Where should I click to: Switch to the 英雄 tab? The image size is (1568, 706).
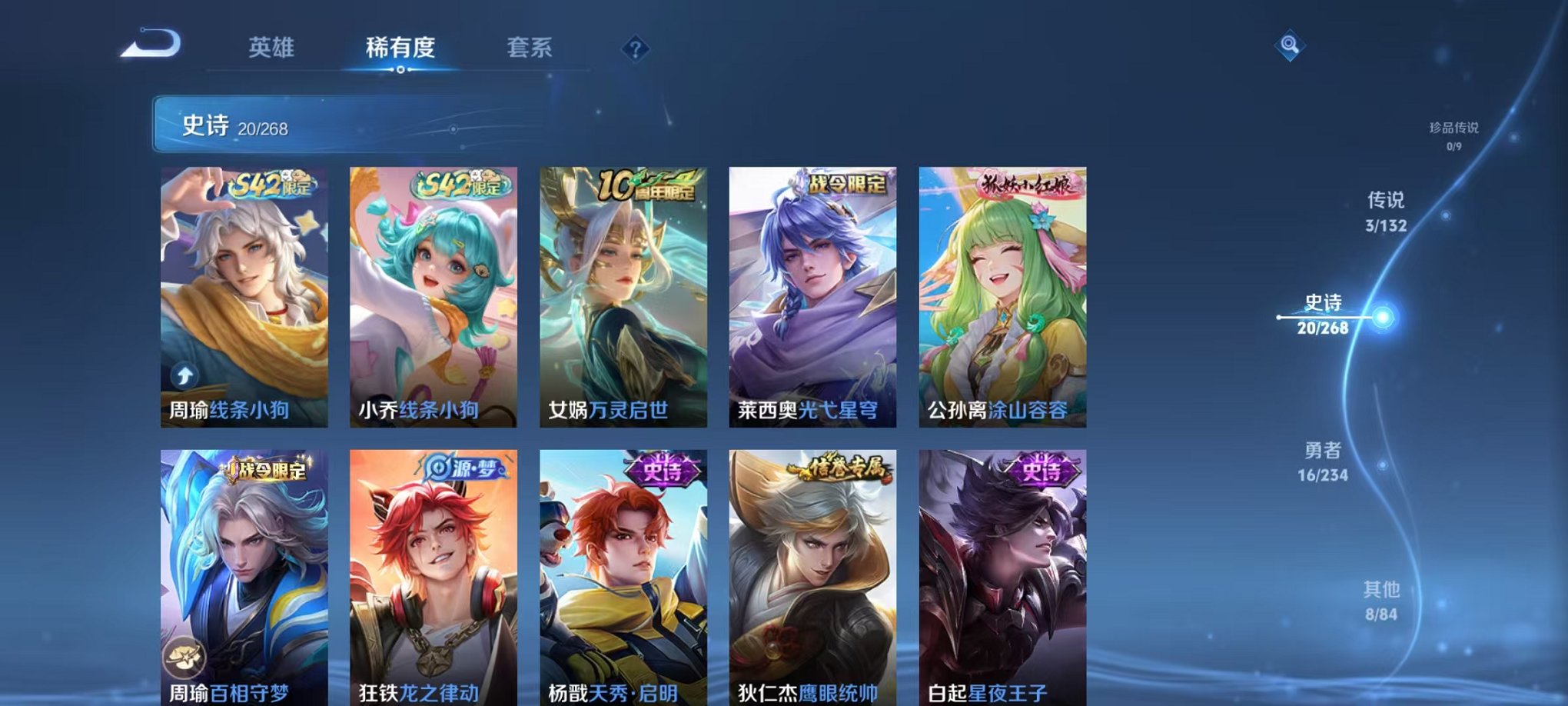coord(273,47)
